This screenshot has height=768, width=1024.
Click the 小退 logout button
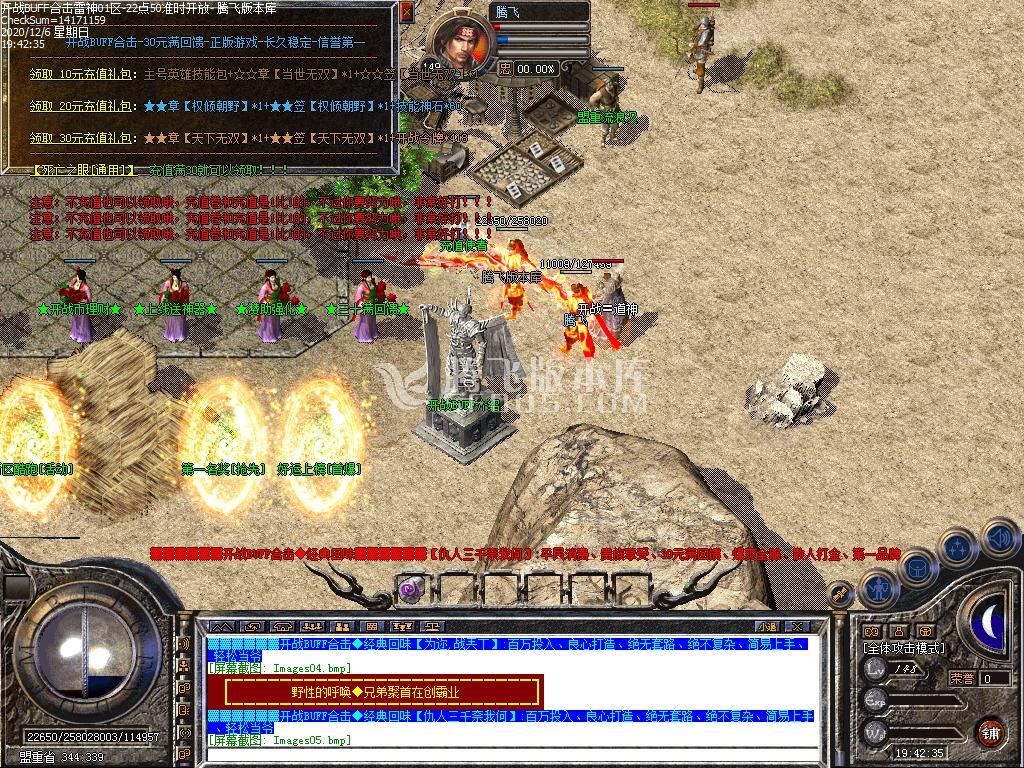767,627
